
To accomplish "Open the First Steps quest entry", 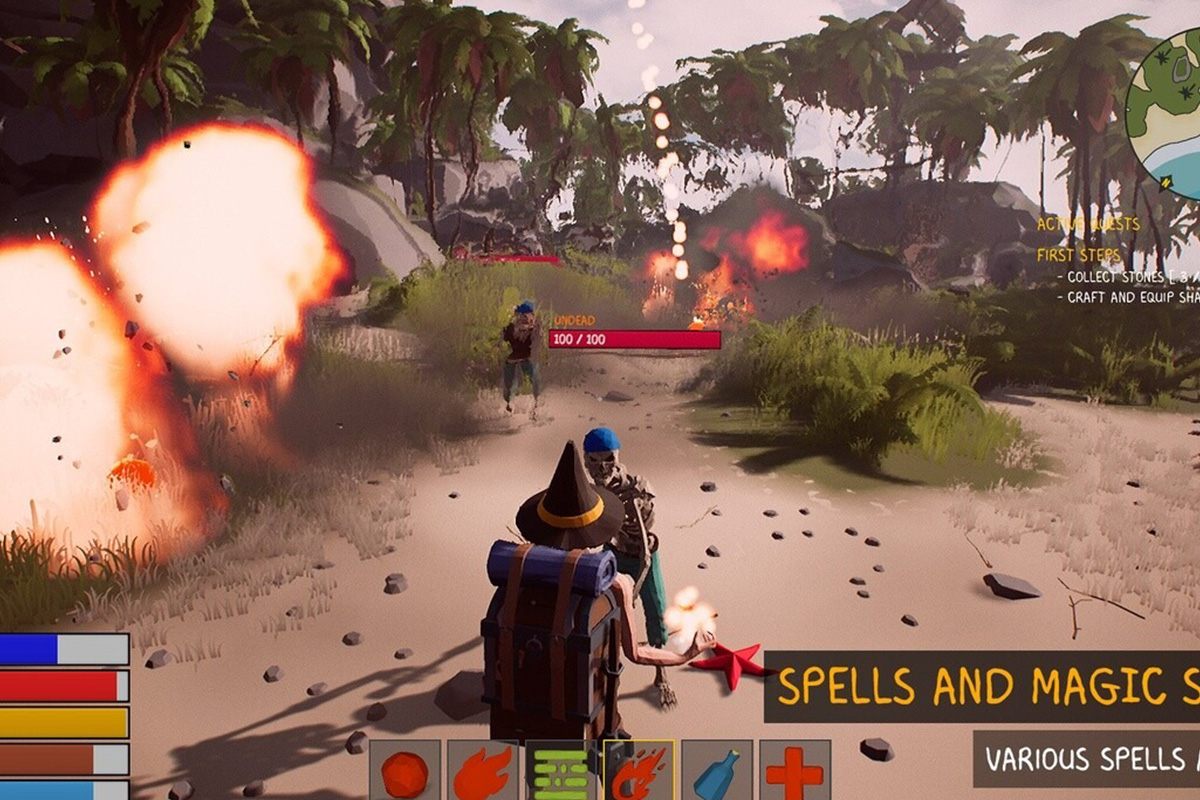I will pos(1079,254).
